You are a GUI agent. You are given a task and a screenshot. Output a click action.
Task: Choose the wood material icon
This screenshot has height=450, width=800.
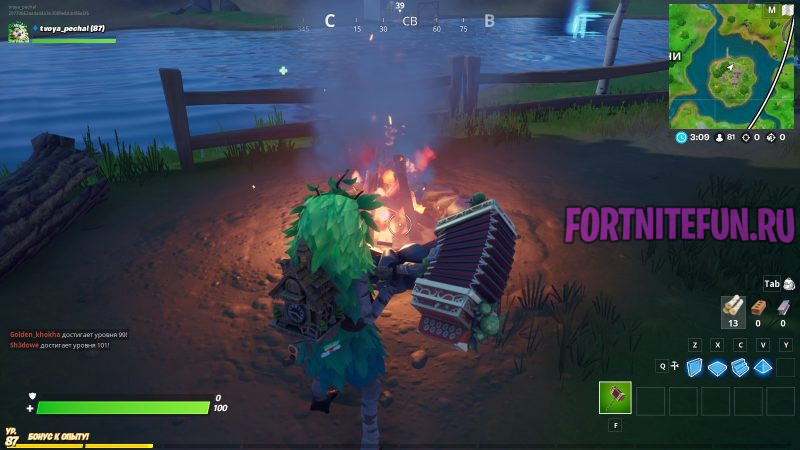point(732,306)
